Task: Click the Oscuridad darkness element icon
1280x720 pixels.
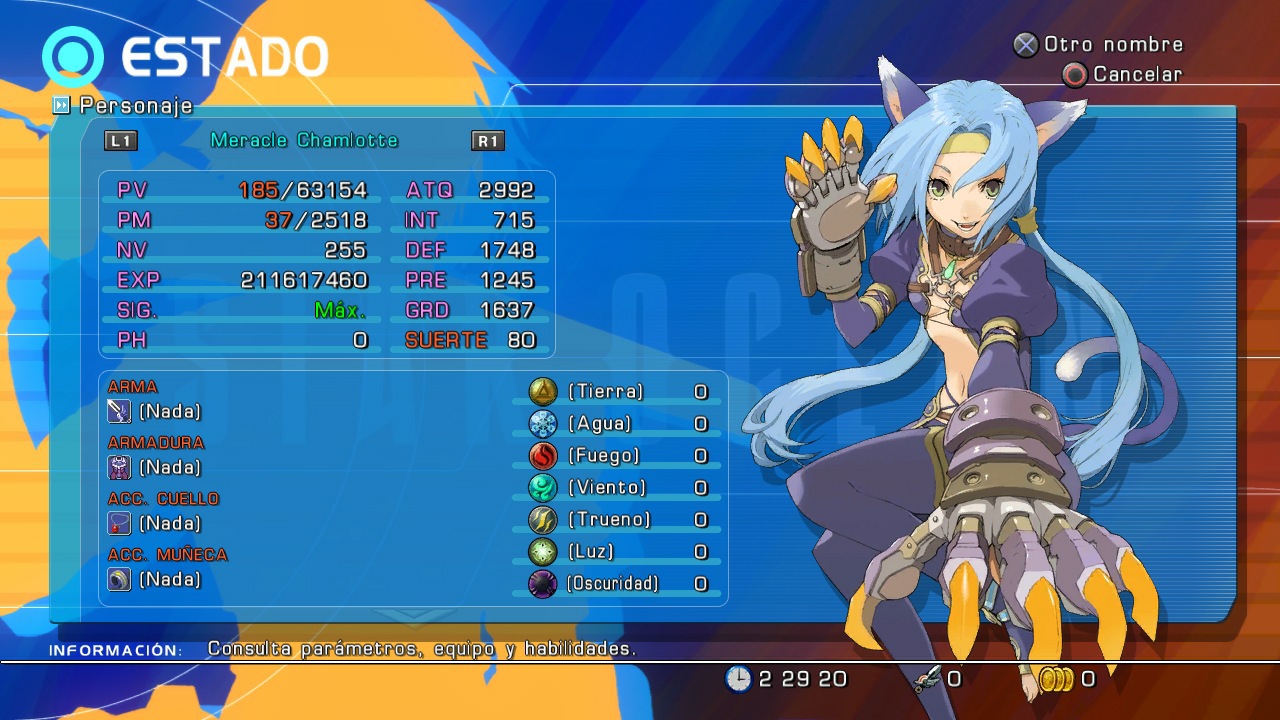Action: pos(541,584)
